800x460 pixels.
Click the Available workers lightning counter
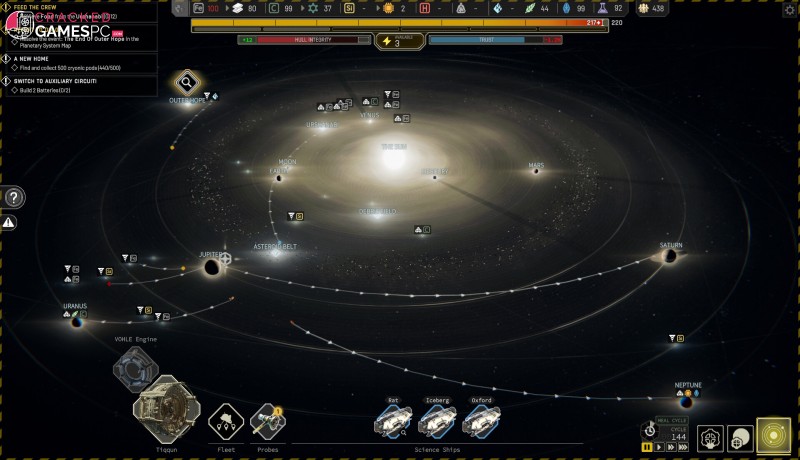399,41
